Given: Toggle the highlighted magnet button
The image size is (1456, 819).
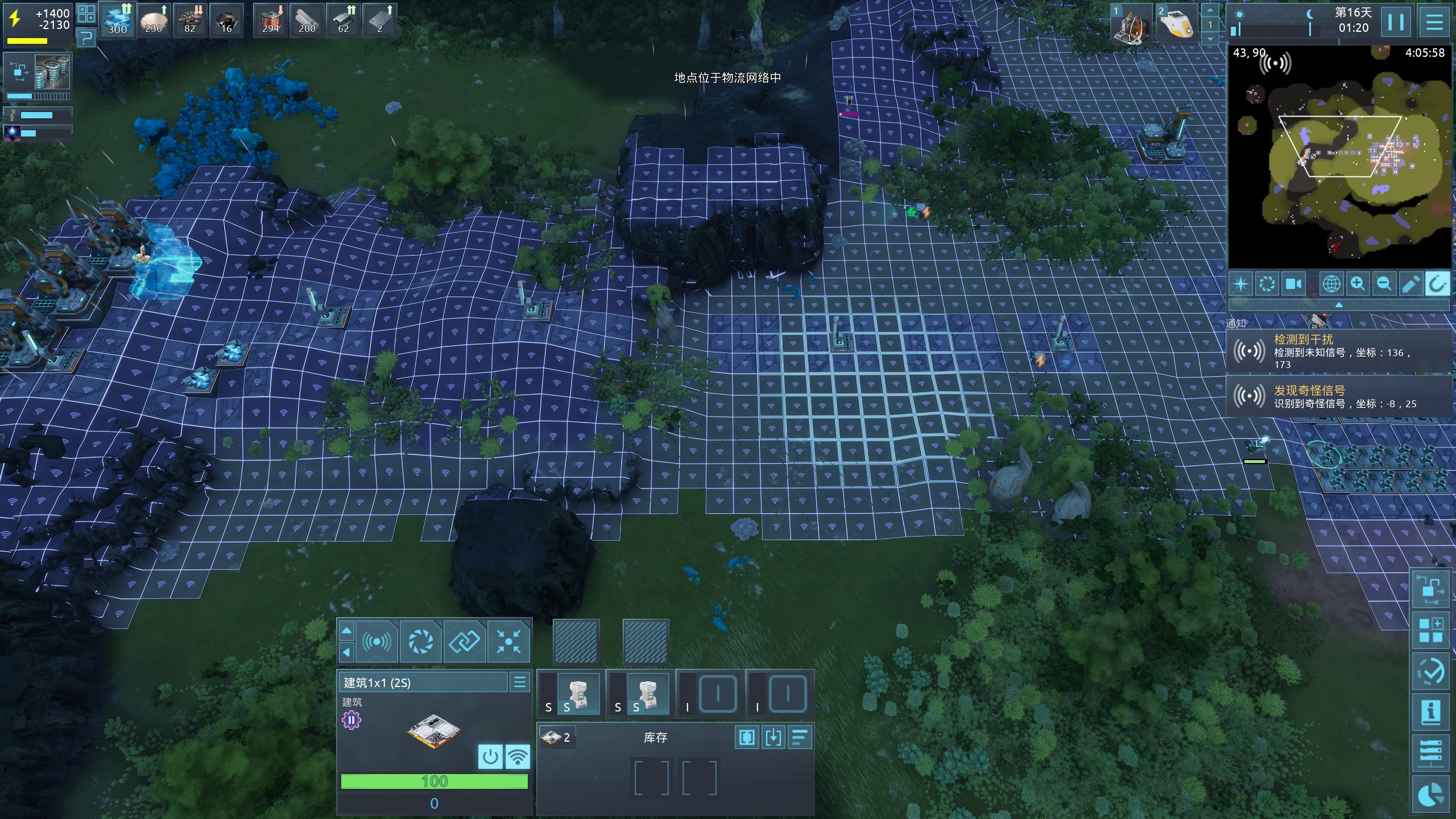Looking at the screenshot, I should coord(1437,283).
